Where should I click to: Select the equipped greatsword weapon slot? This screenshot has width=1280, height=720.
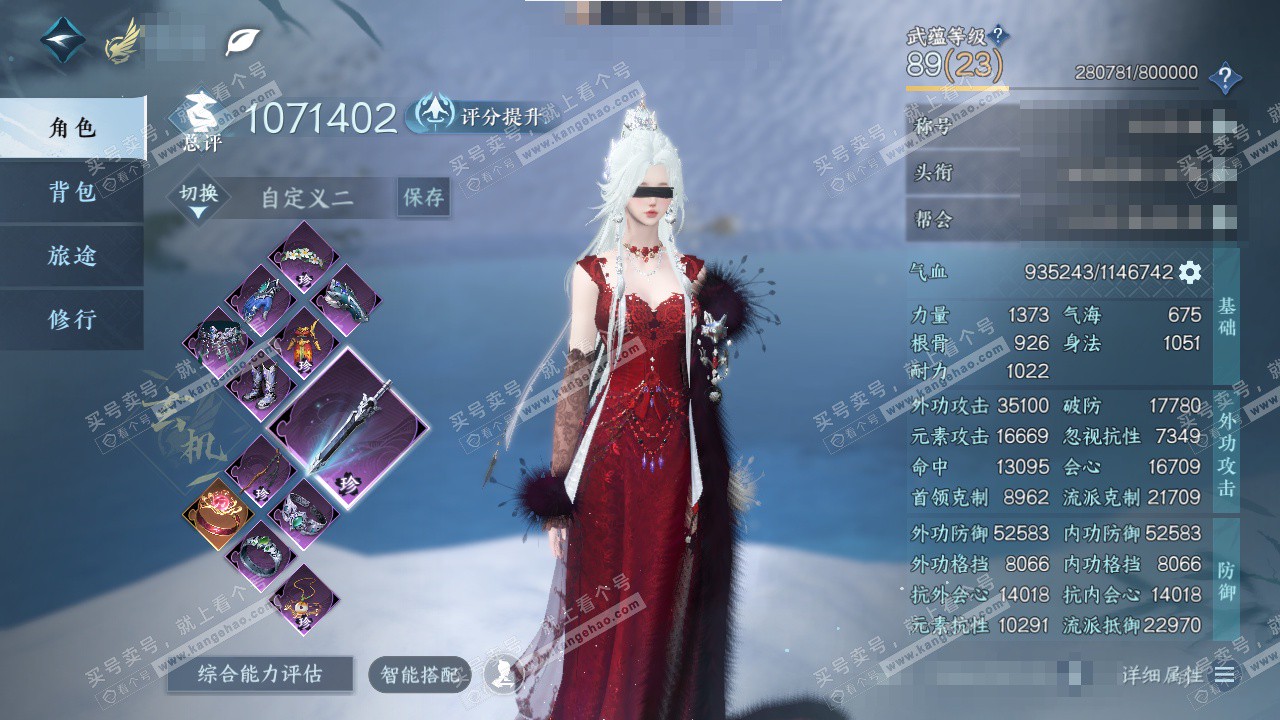point(347,427)
